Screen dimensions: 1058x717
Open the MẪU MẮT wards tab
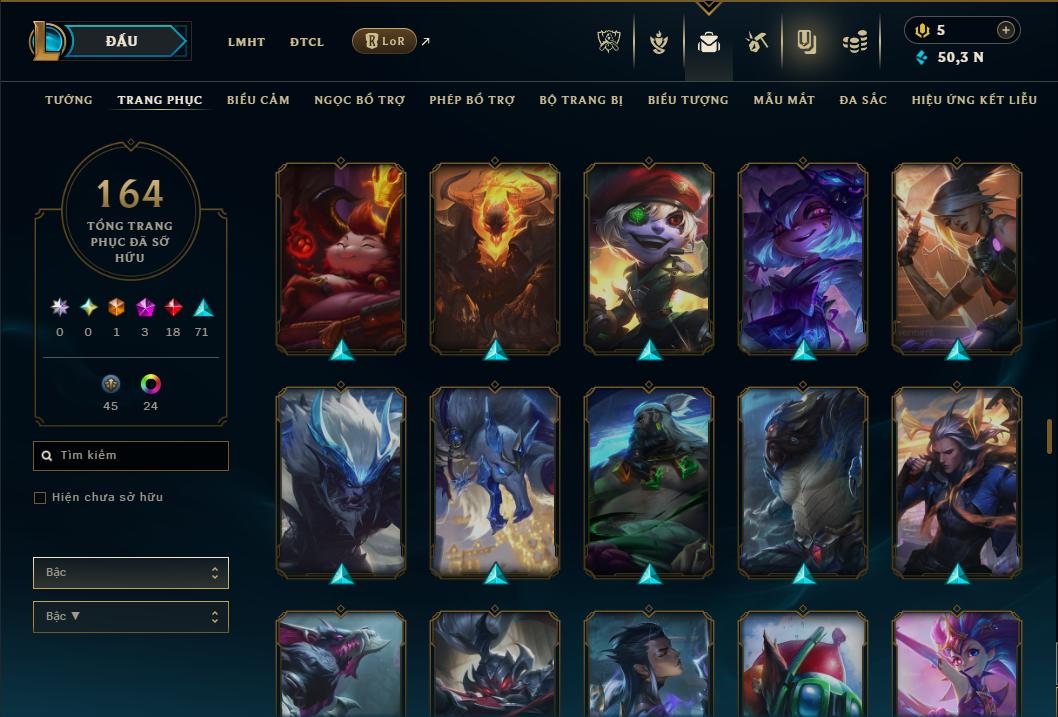(x=784, y=100)
